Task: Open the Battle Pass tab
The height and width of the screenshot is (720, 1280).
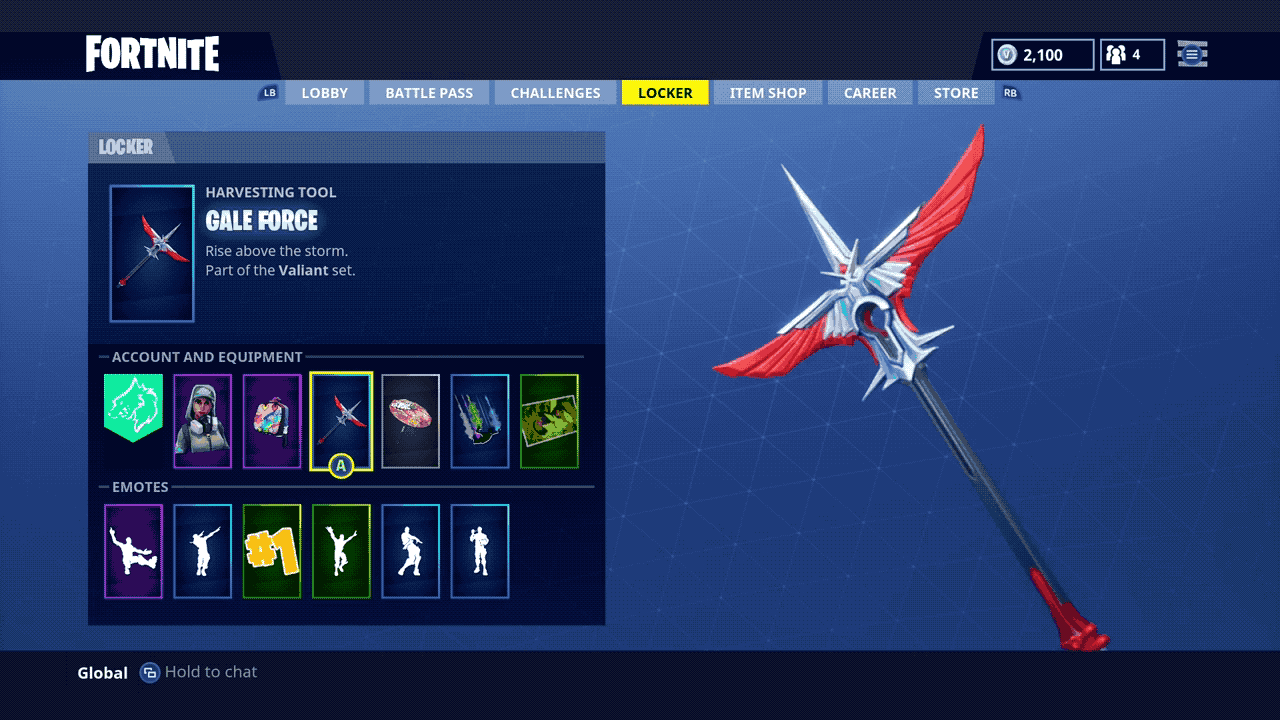Action: 429,93
